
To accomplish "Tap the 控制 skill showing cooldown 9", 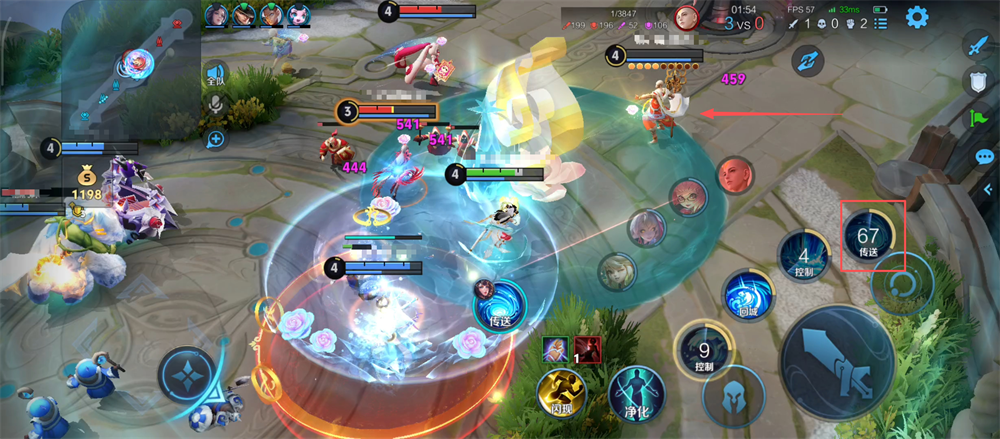I will [x=704, y=352].
